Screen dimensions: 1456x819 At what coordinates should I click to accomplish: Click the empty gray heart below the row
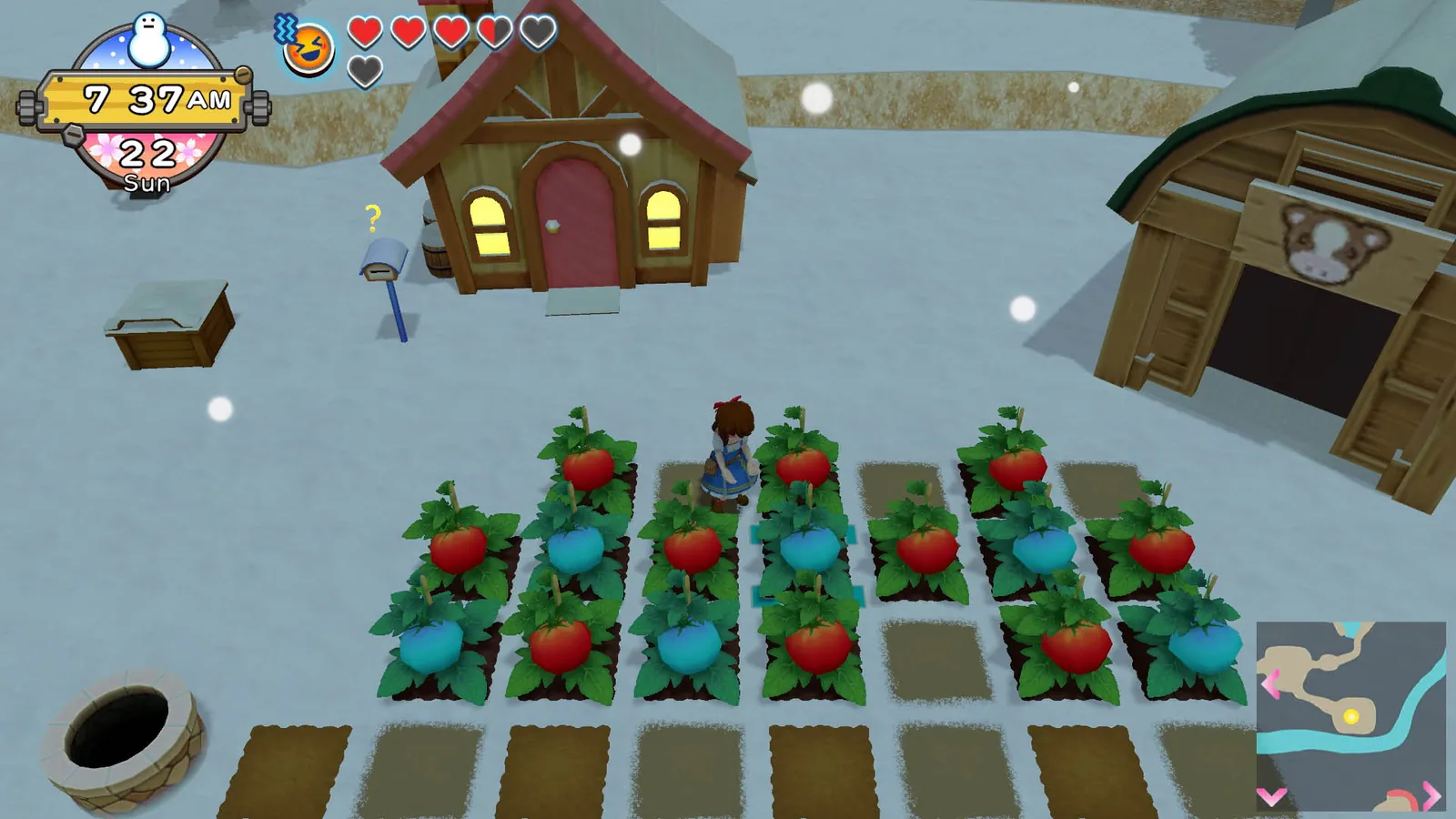click(365, 71)
